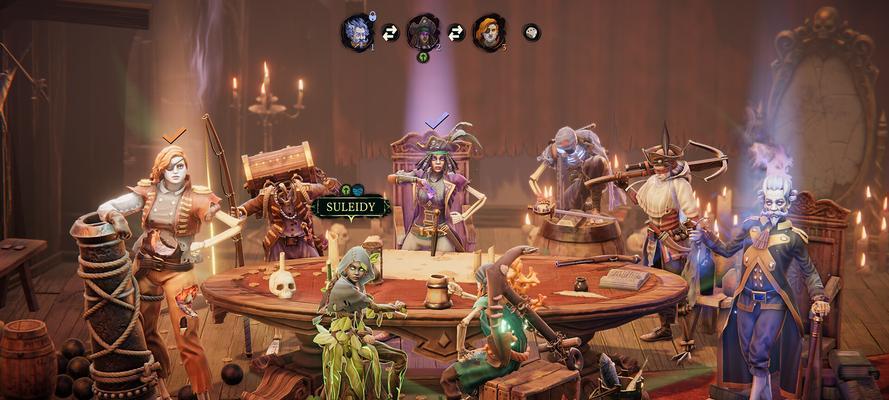
Task: Randomize the crew with the dice button
Action: pos(531,32)
